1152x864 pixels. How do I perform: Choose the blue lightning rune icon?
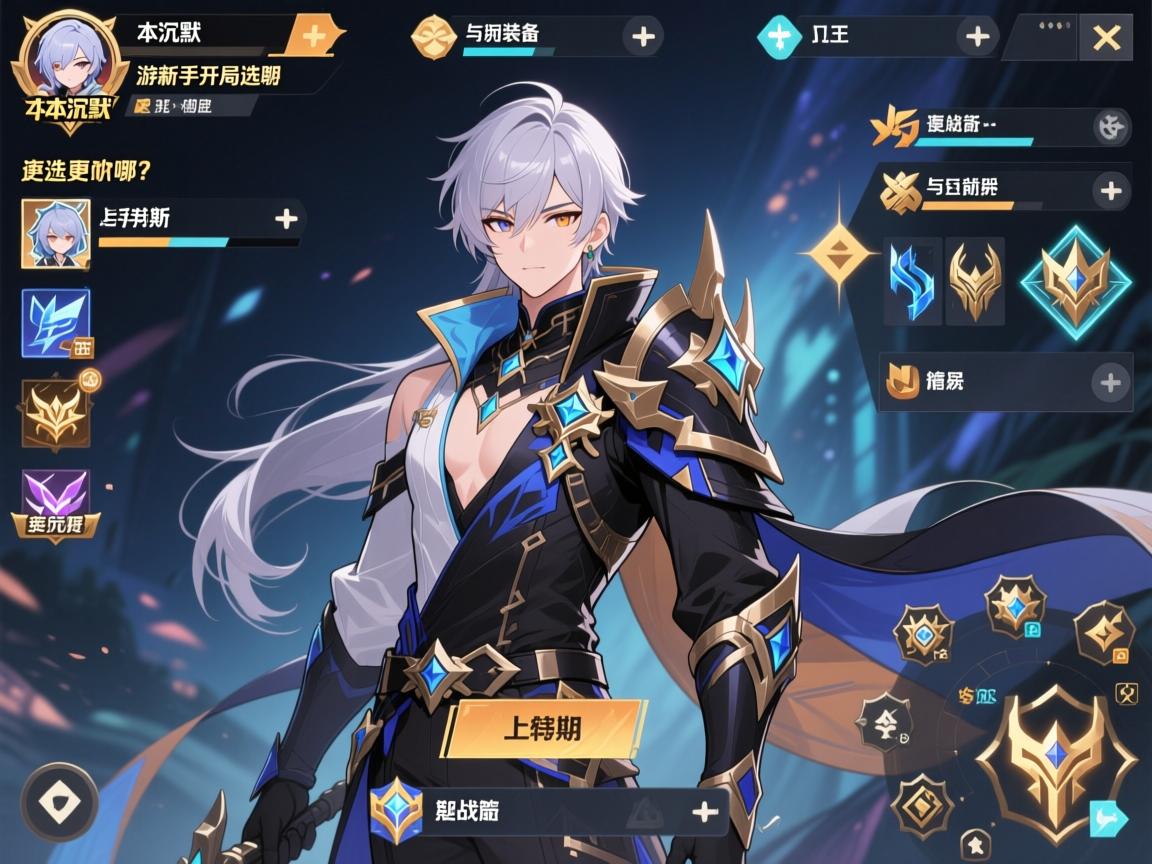(x=914, y=280)
